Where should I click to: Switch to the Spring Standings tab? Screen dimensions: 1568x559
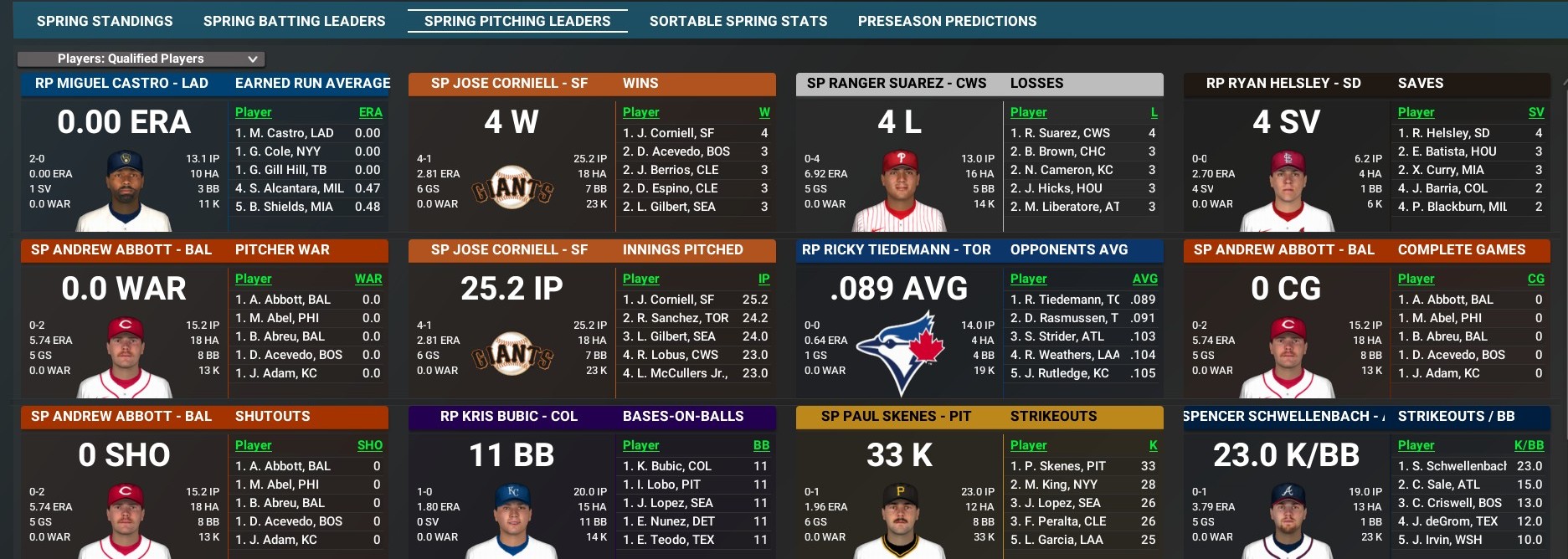click(105, 21)
